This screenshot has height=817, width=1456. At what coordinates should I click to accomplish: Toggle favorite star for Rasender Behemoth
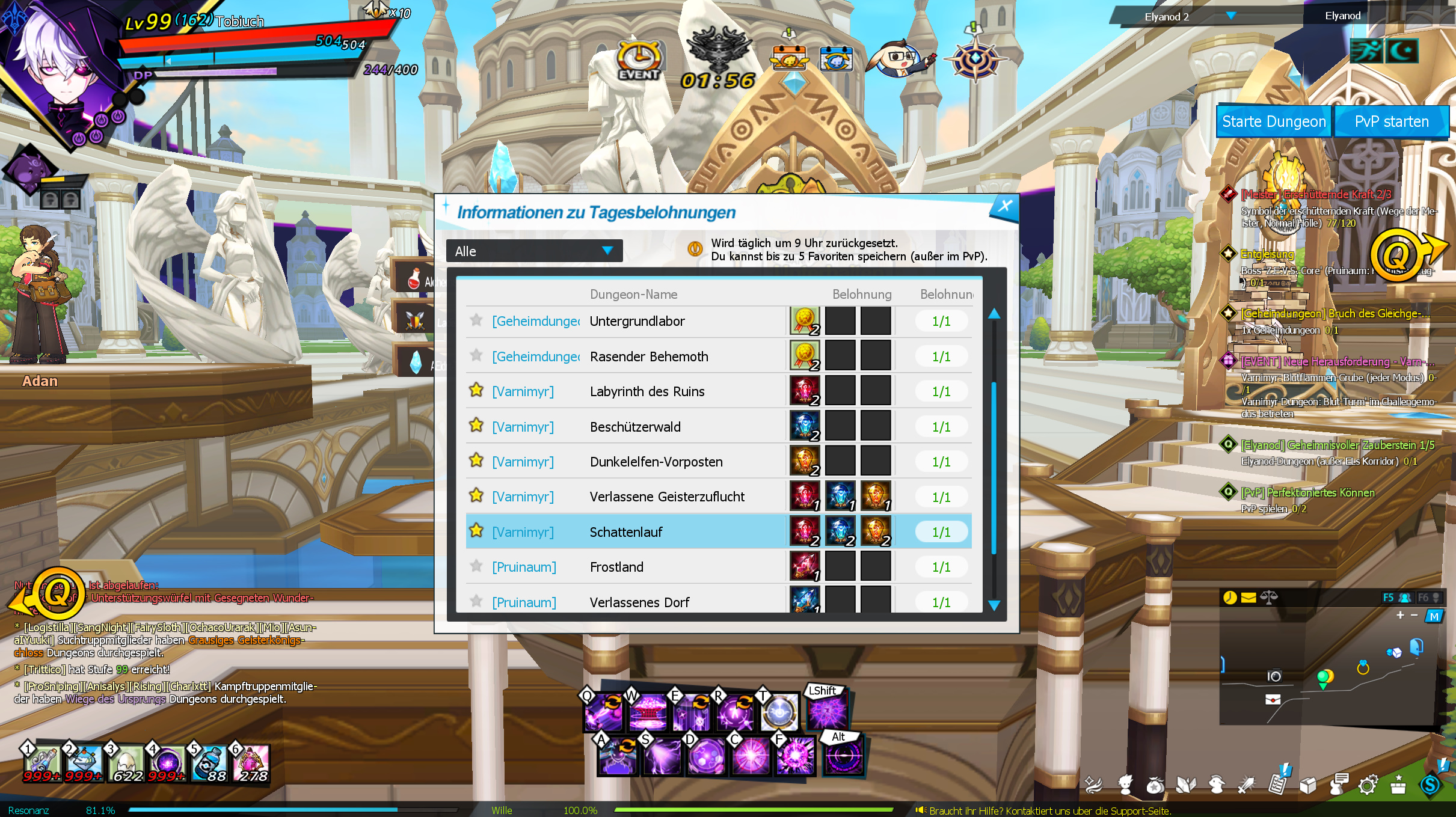[476, 356]
